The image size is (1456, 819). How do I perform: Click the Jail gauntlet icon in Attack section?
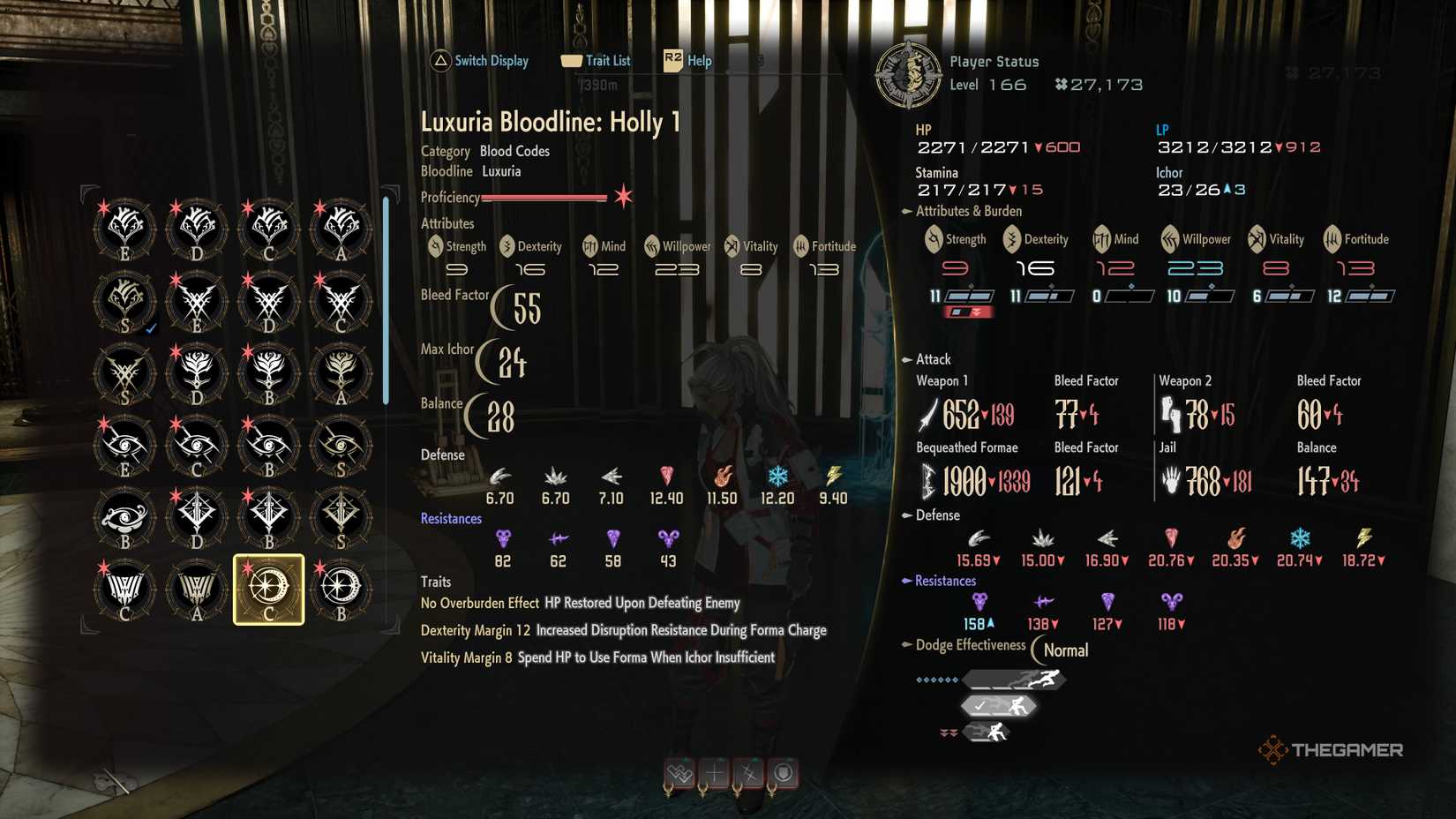click(x=1169, y=480)
